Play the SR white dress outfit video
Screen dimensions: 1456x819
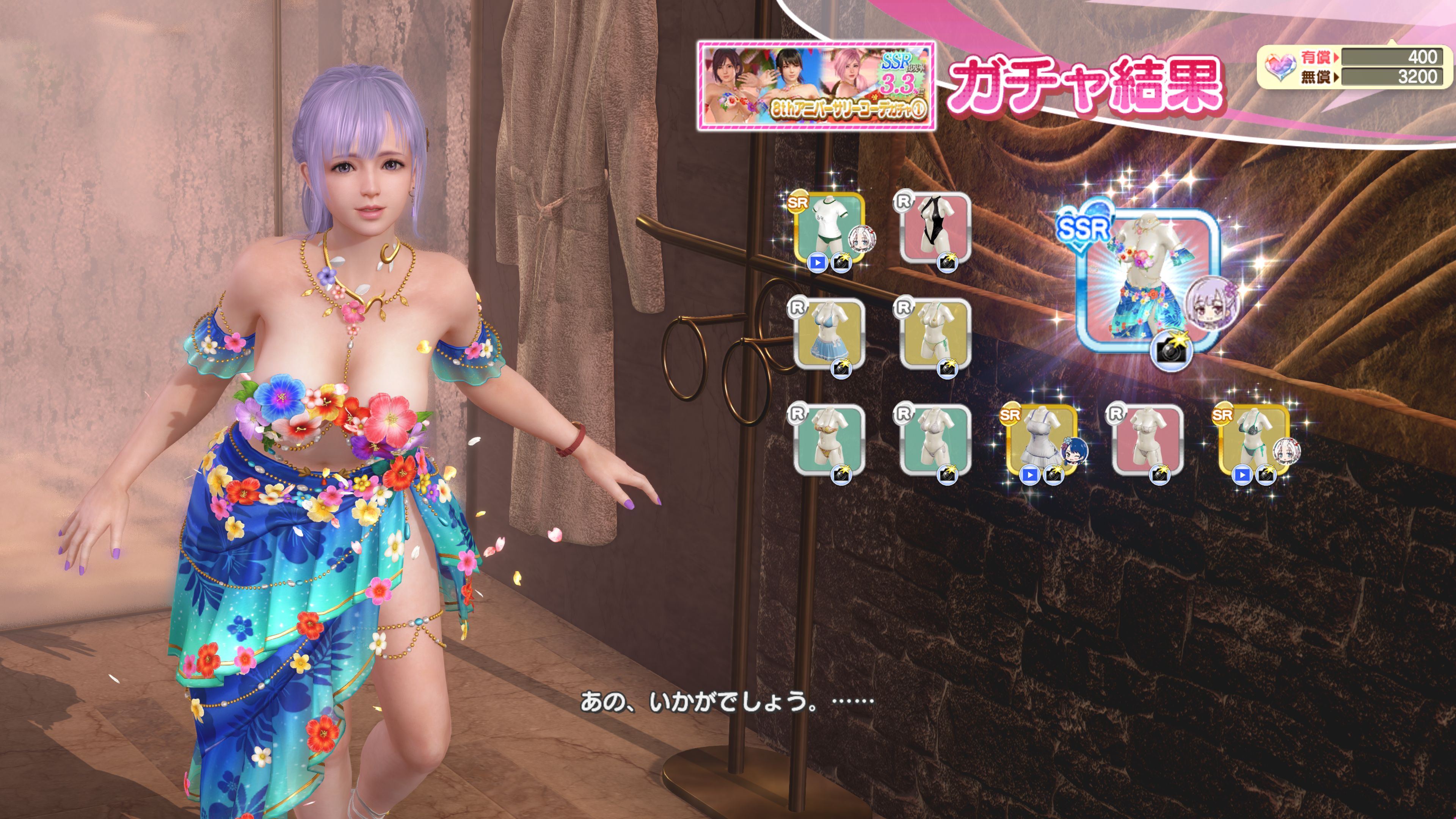click(1029, 475)
